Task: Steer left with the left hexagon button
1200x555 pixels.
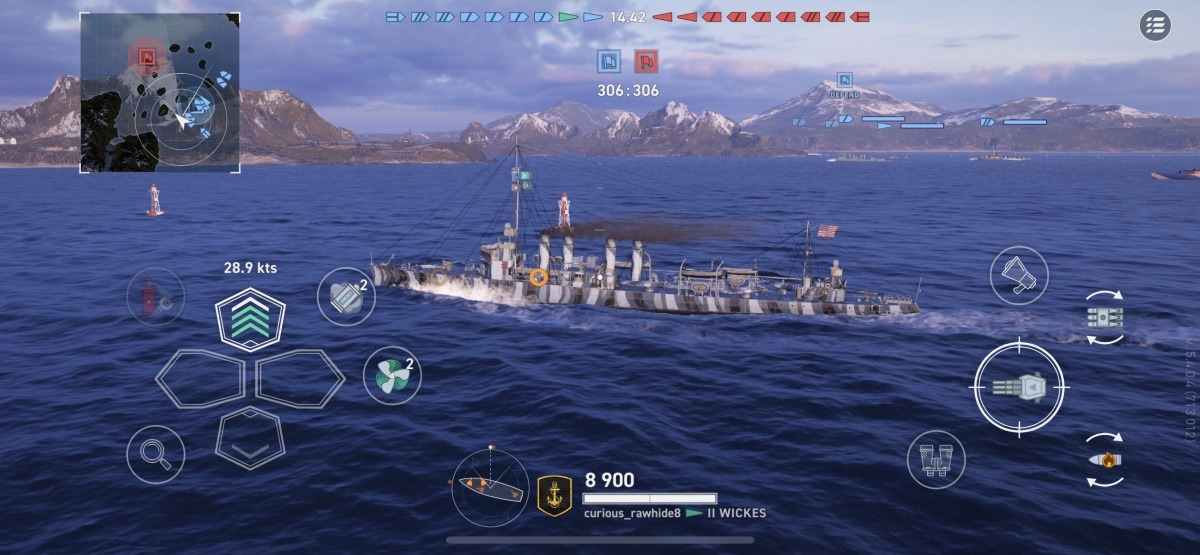Action: (x=200, y=379)
